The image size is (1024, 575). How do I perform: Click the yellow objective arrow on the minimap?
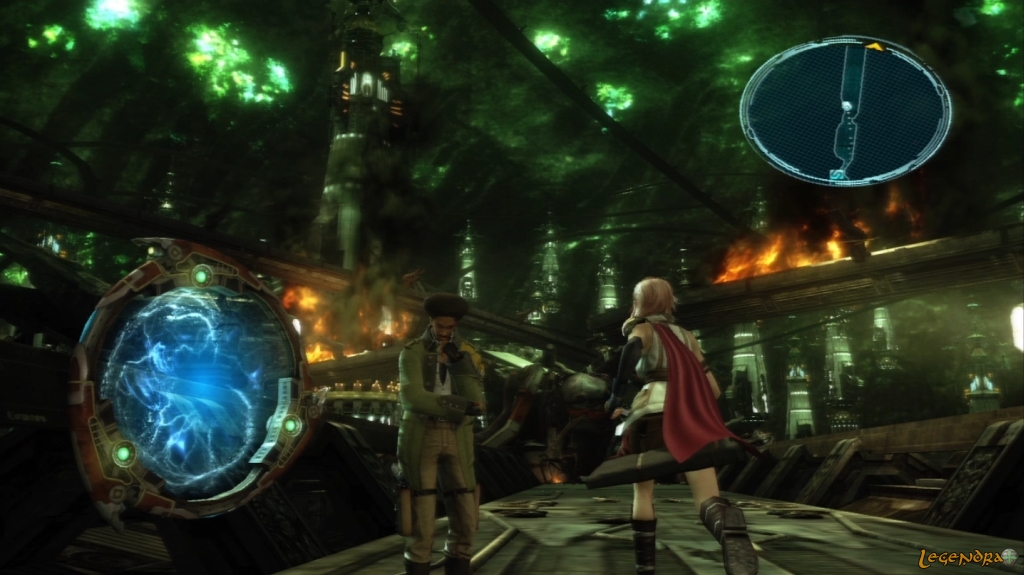874,46
